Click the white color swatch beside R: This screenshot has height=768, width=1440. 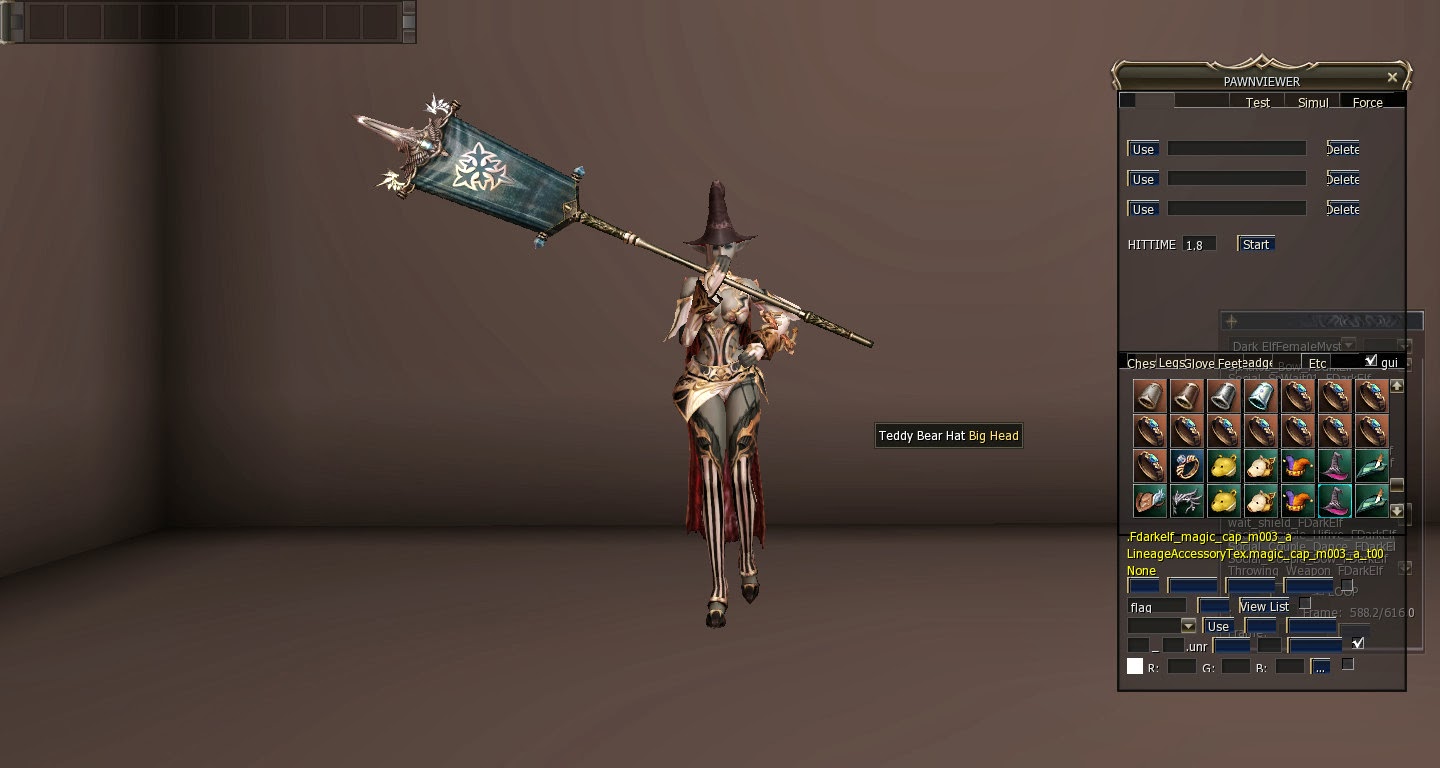(1135, 664)
